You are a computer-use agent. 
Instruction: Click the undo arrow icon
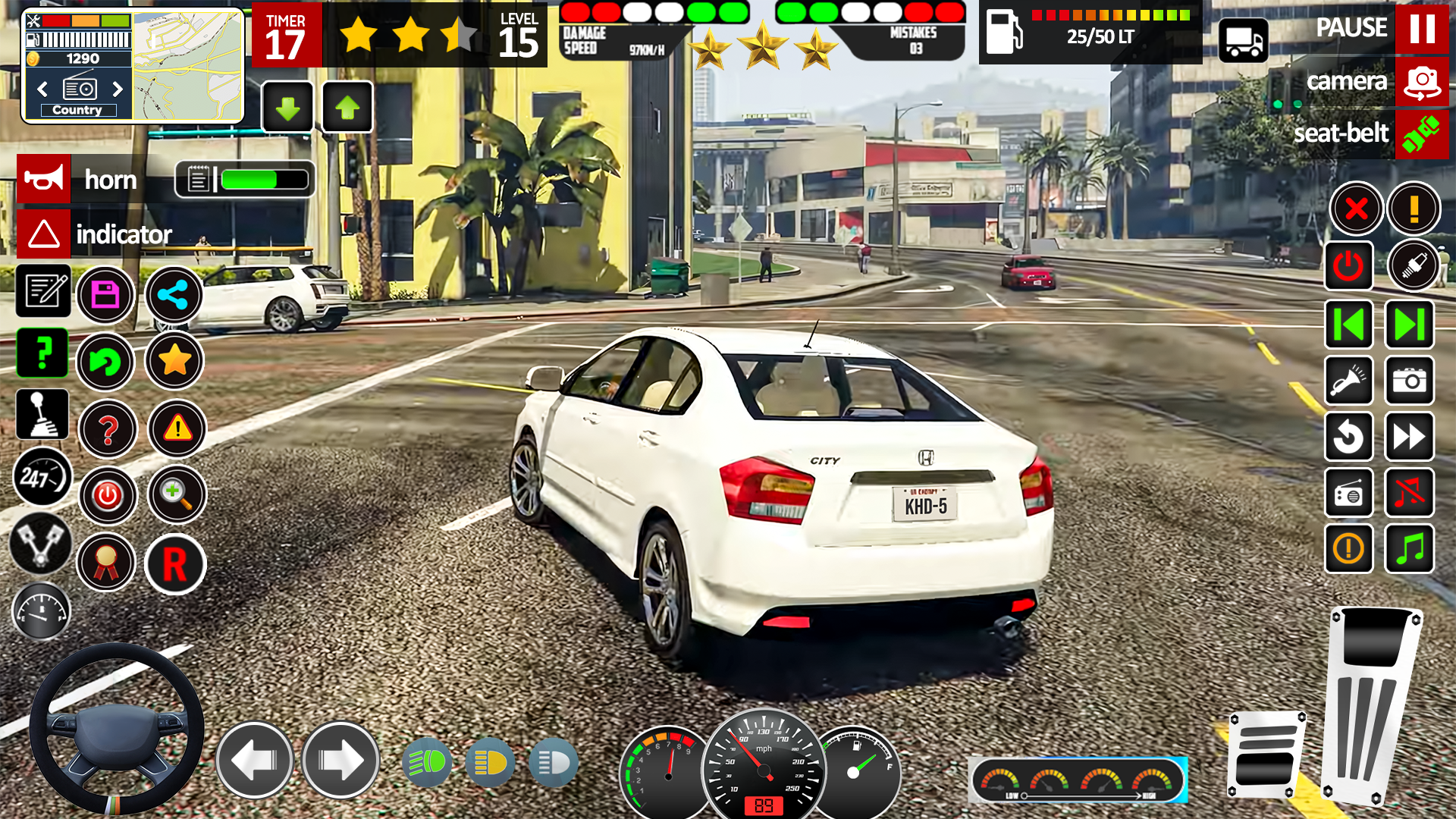coord(106,362)
